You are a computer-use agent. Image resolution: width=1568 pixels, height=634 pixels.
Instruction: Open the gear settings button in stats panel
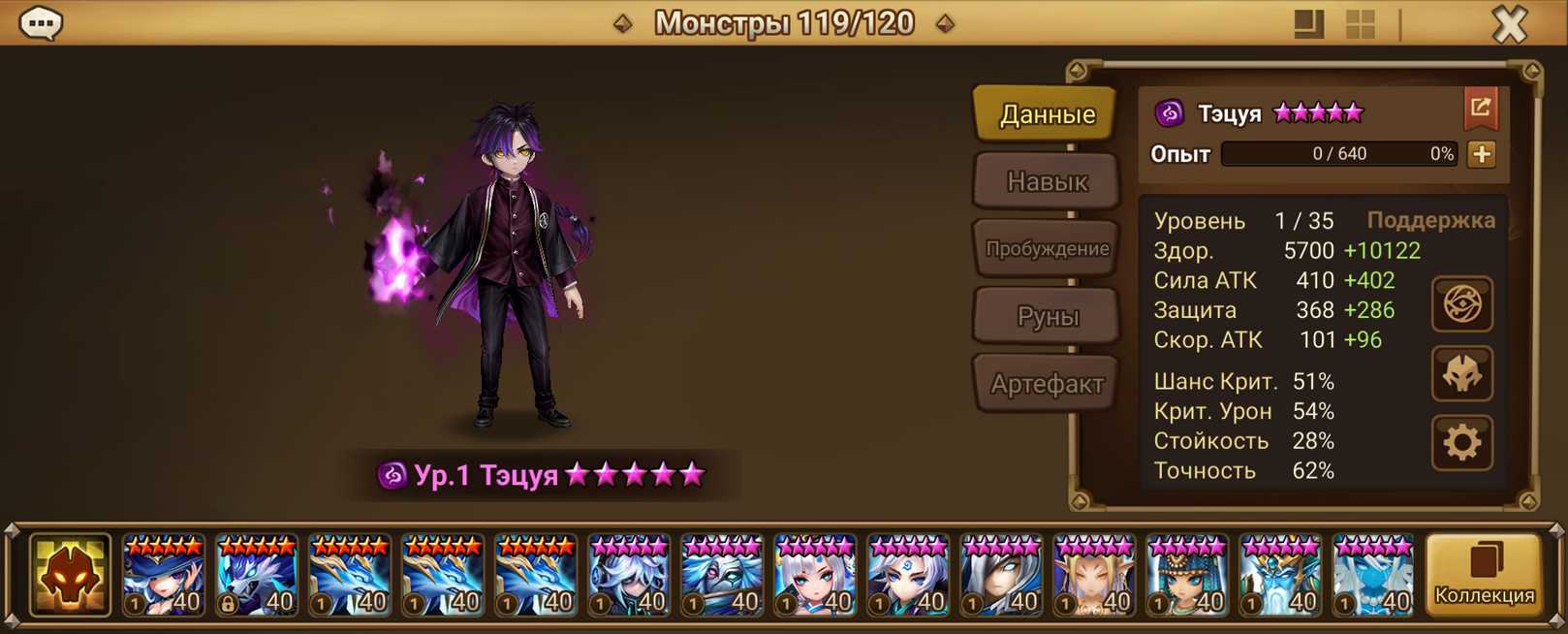1461,443
